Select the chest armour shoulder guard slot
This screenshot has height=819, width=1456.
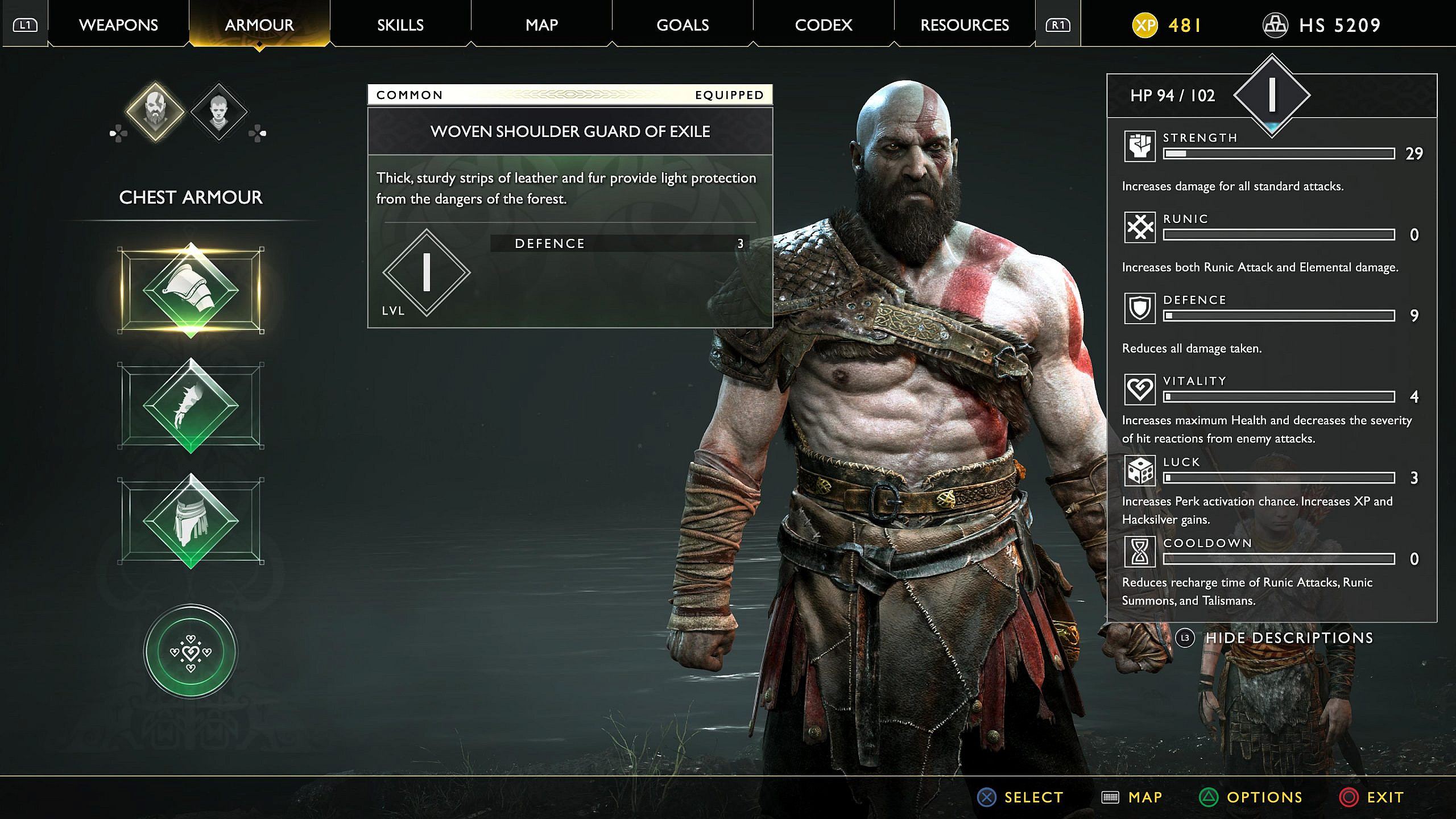(191, 290)
